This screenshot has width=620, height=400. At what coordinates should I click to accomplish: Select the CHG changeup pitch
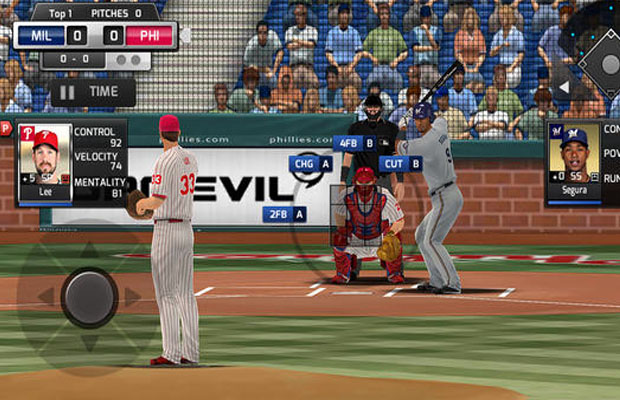coord(310,163)
